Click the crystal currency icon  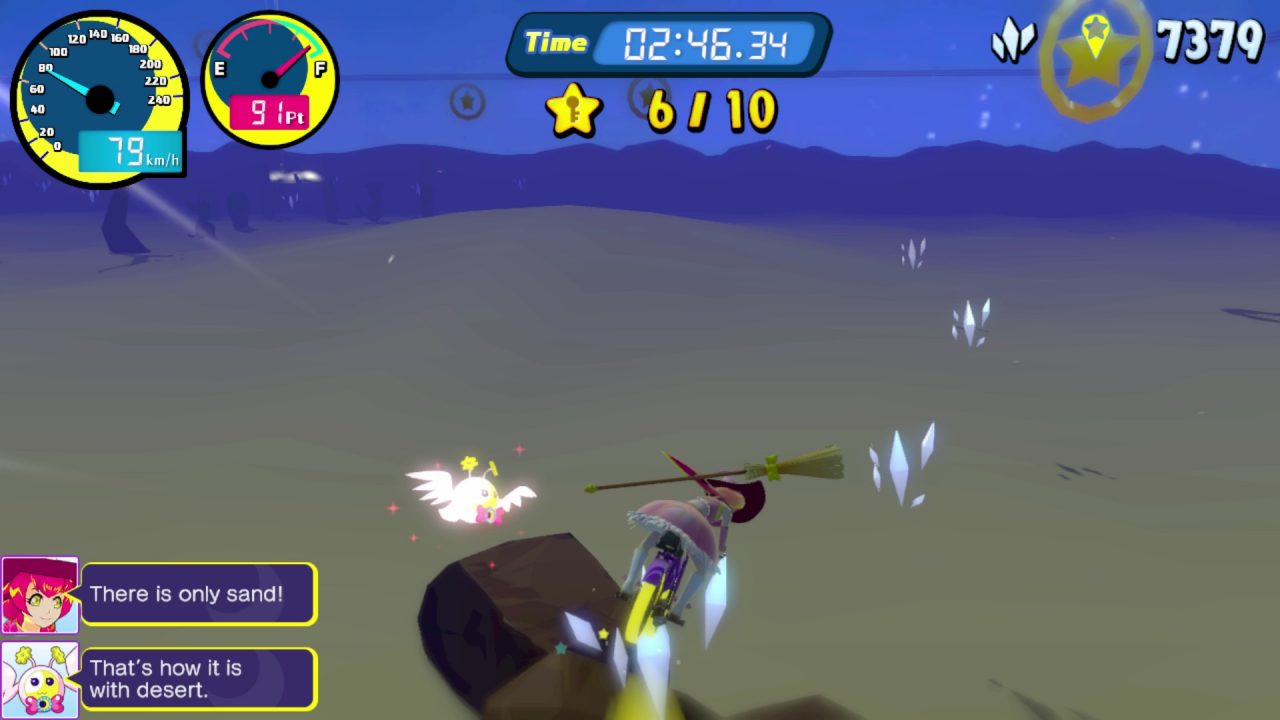1012,42
